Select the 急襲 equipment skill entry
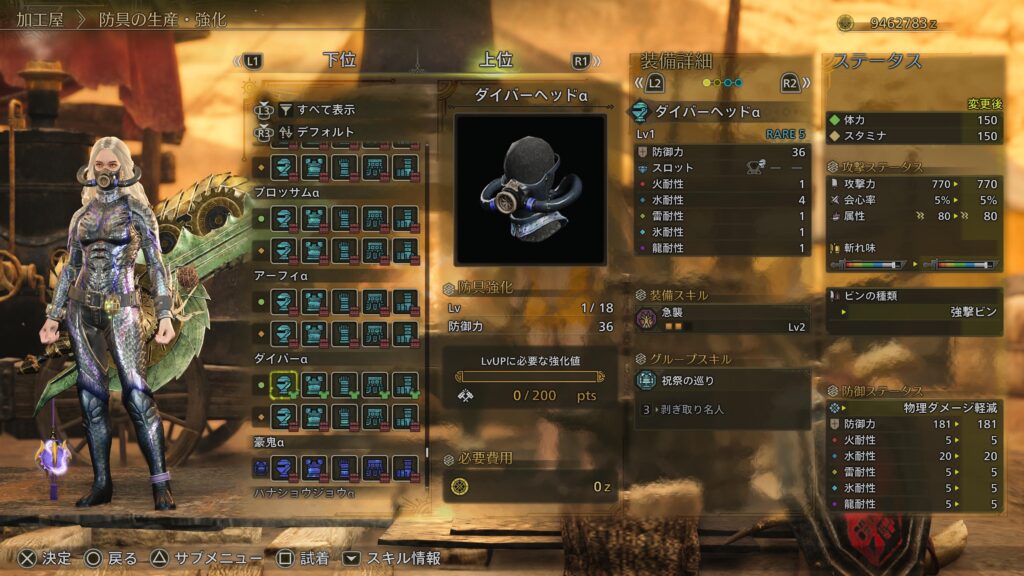The image size is (1024, 576). click(720, 319)
